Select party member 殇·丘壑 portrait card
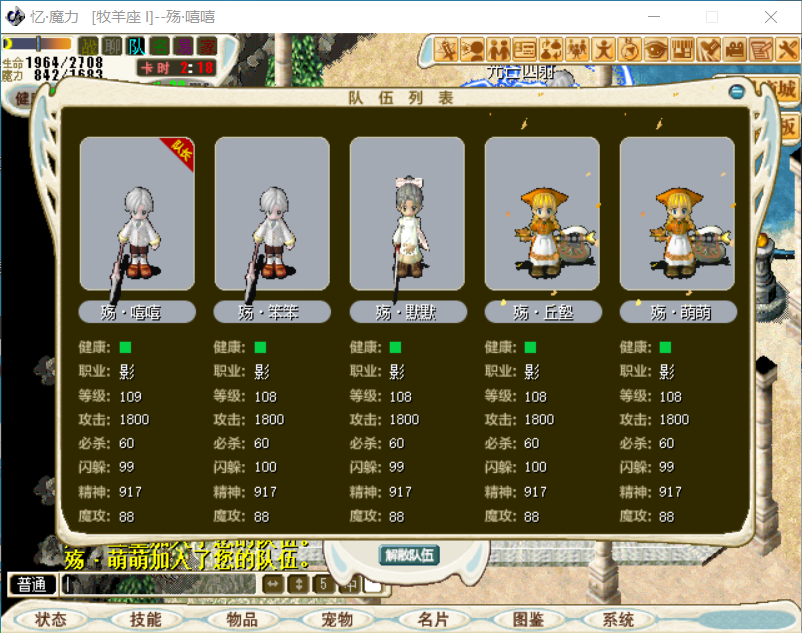 pyautogui.click(x=542, y=214)
